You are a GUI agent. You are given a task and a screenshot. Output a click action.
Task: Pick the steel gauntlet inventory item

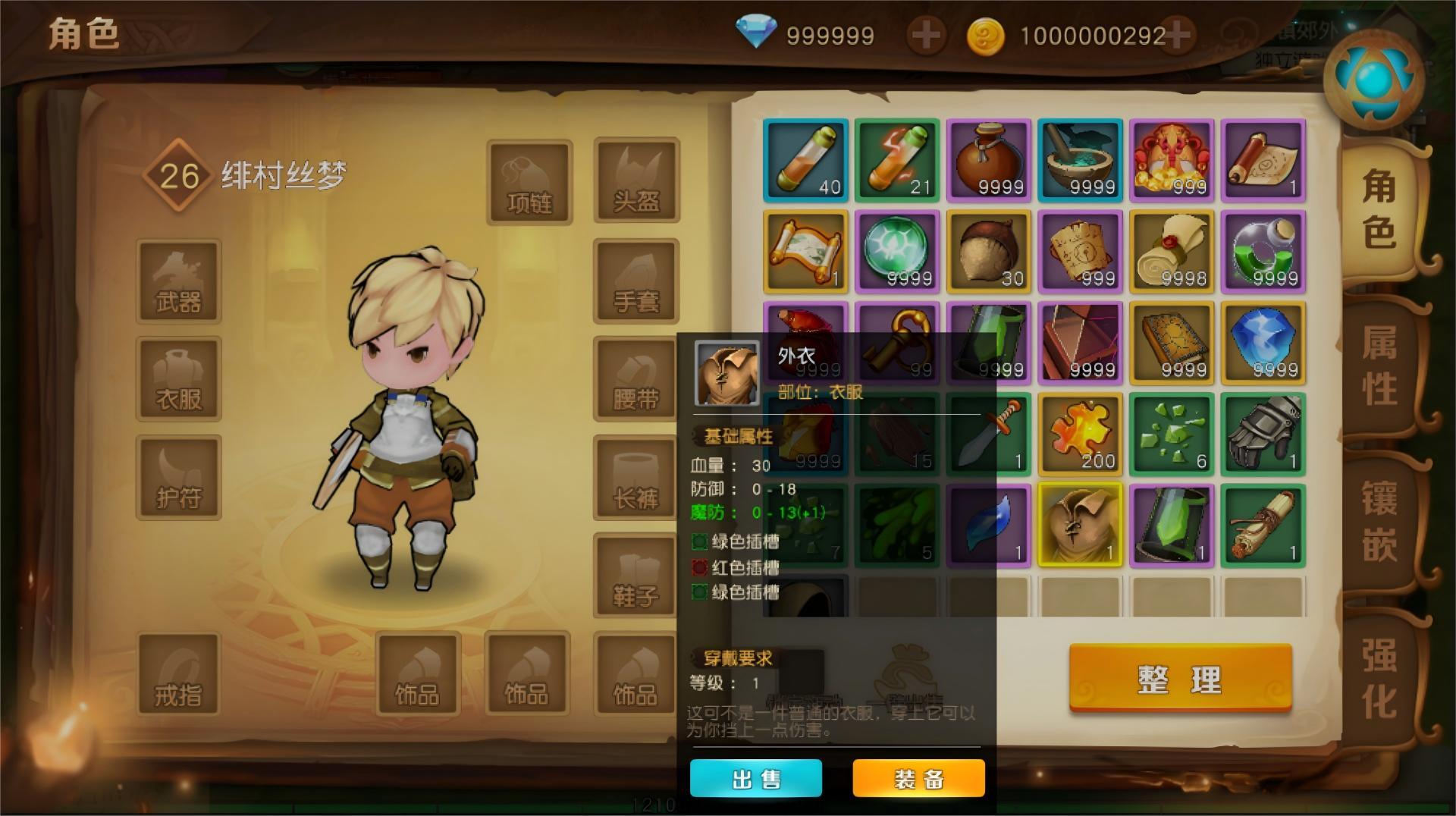click(x=1263, y=434)
